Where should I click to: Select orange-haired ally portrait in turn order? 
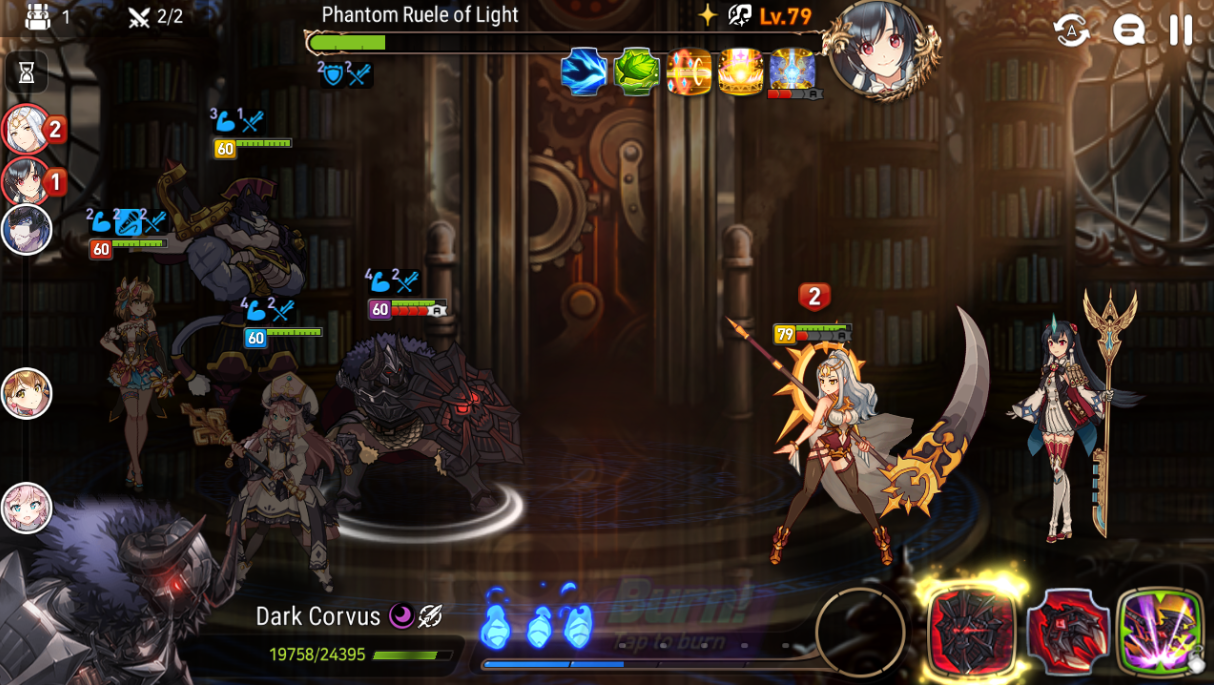click(x=26, y=393)
